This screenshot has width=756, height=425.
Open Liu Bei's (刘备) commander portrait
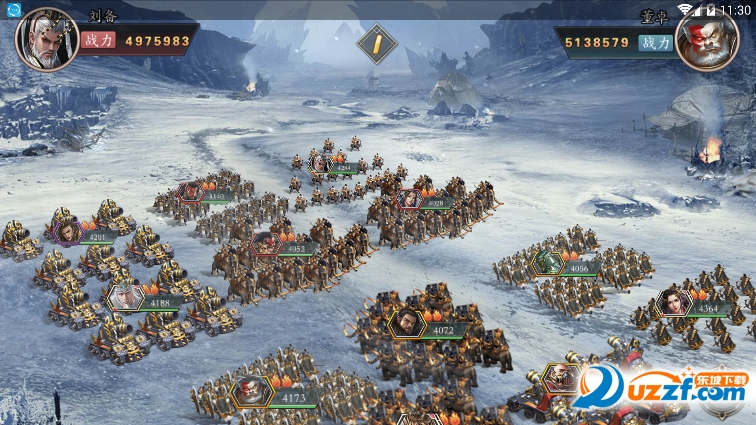46,39
